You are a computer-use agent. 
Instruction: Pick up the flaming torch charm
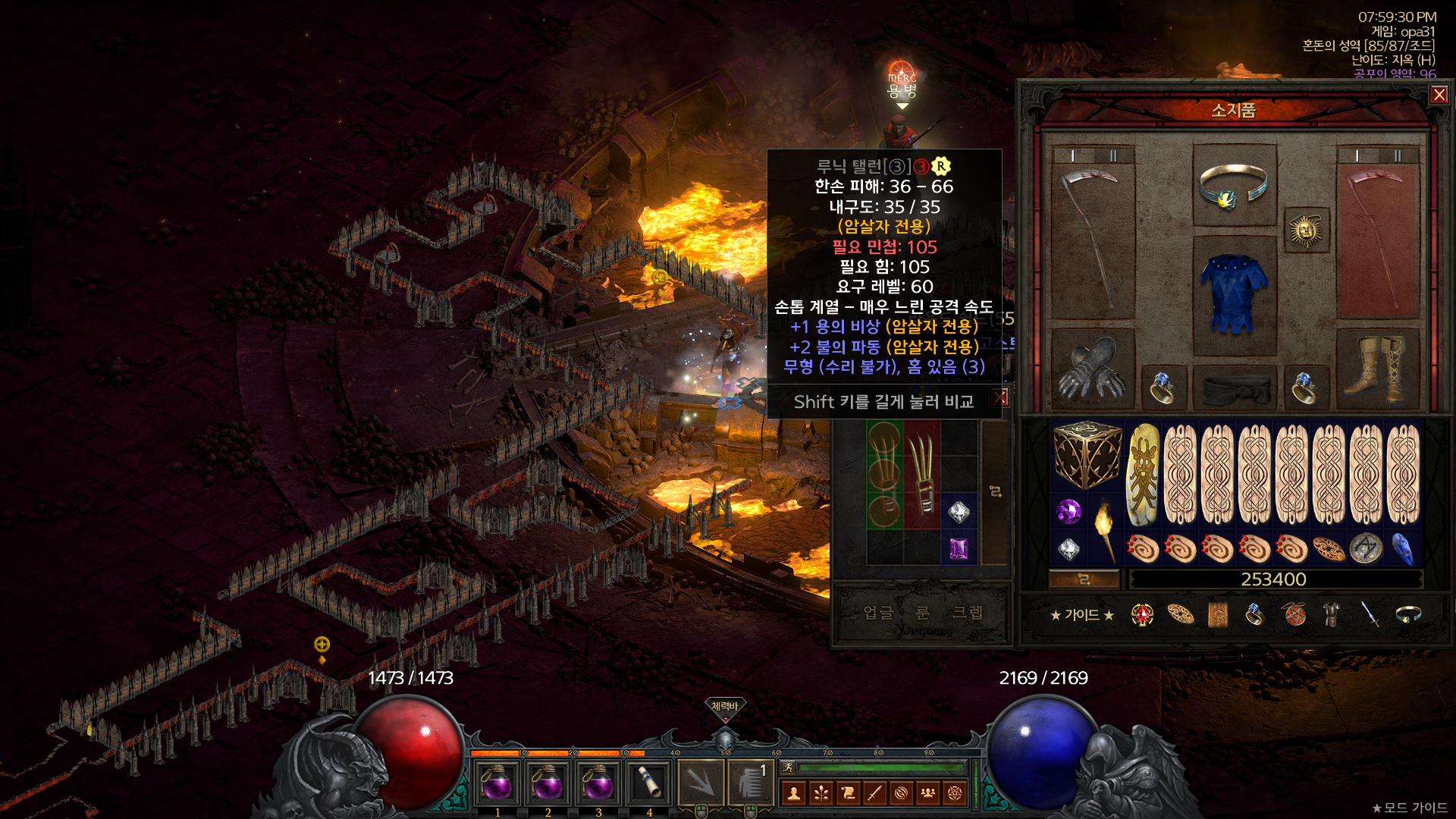(1104, 530)
